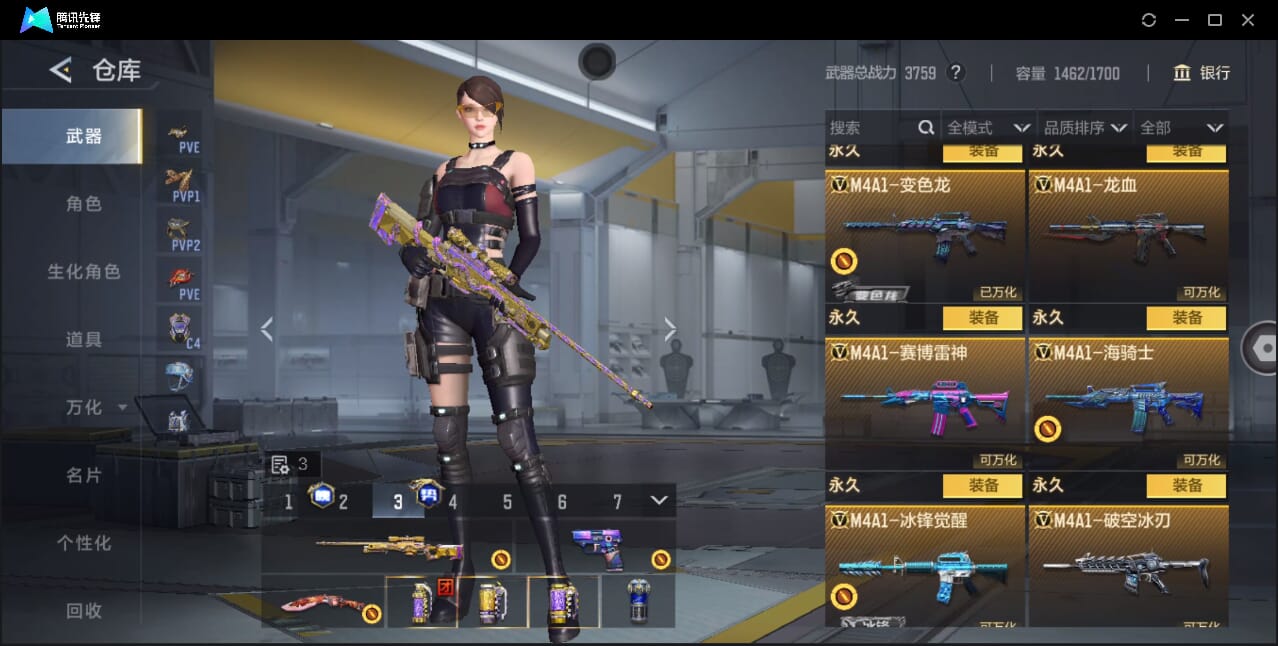The image size is (1278, 646).
Task: Click the weapon power question mark help
Action: pos(956,73)
